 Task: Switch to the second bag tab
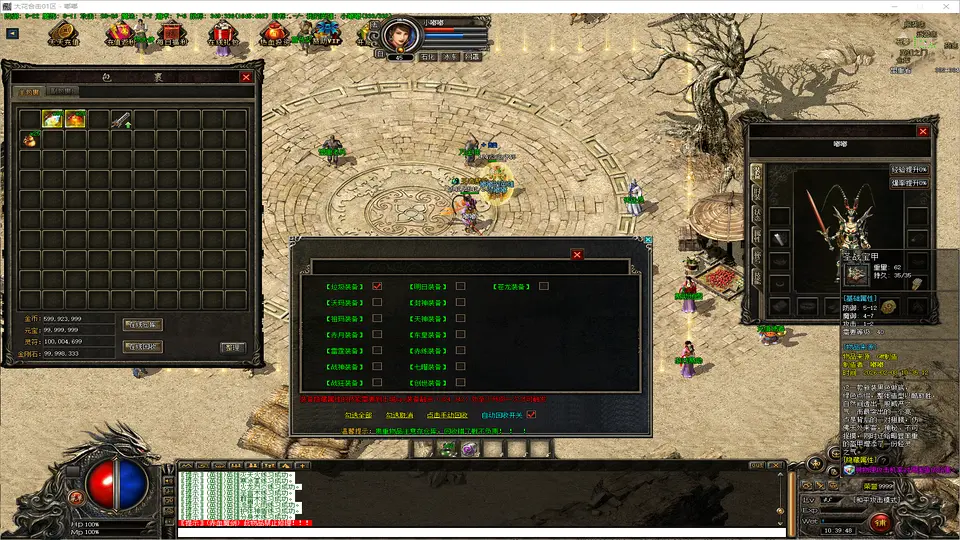(64, 92)
